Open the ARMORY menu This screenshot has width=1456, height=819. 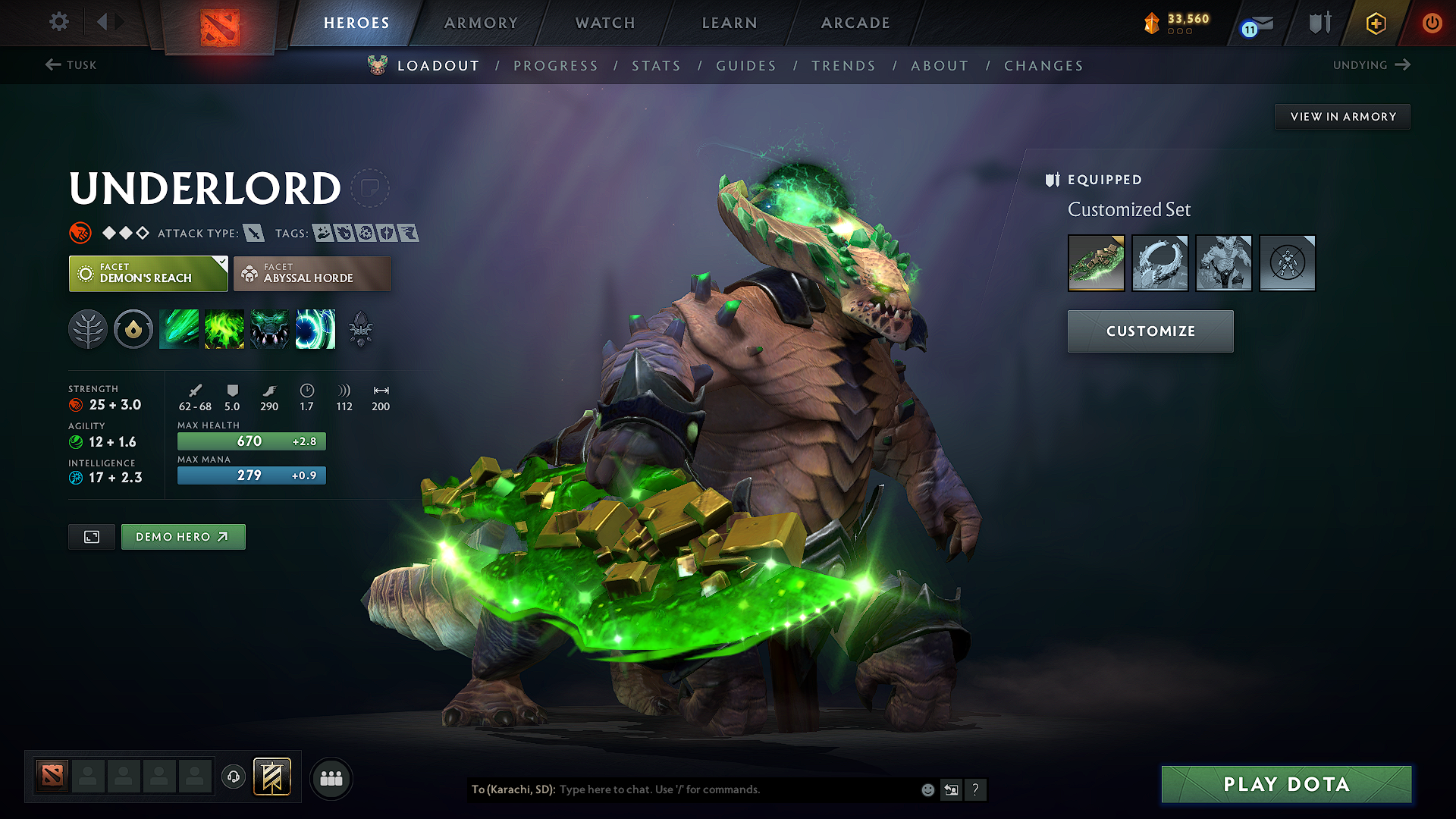[481, 23]
